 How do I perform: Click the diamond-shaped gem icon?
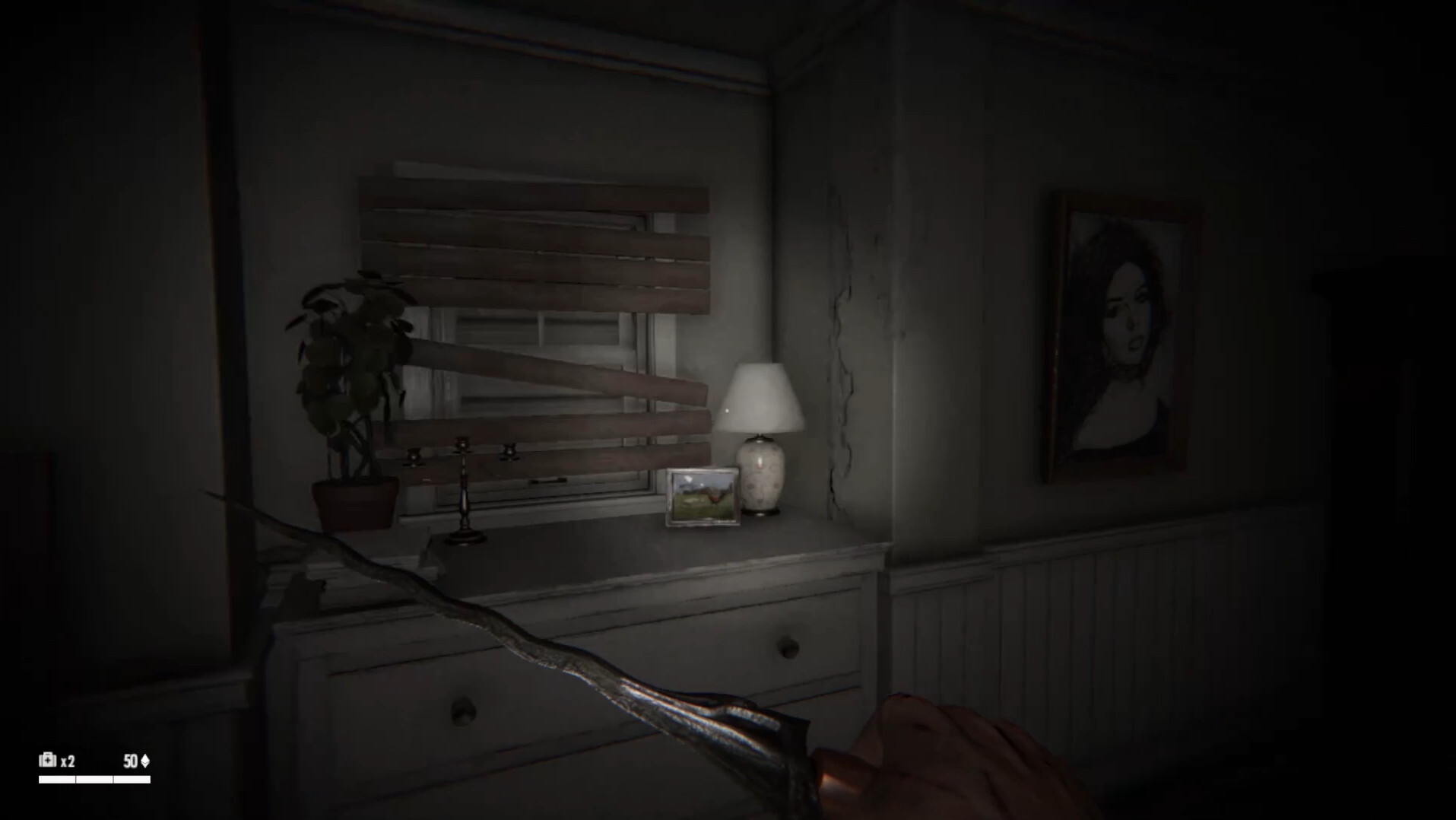point(147,759)
